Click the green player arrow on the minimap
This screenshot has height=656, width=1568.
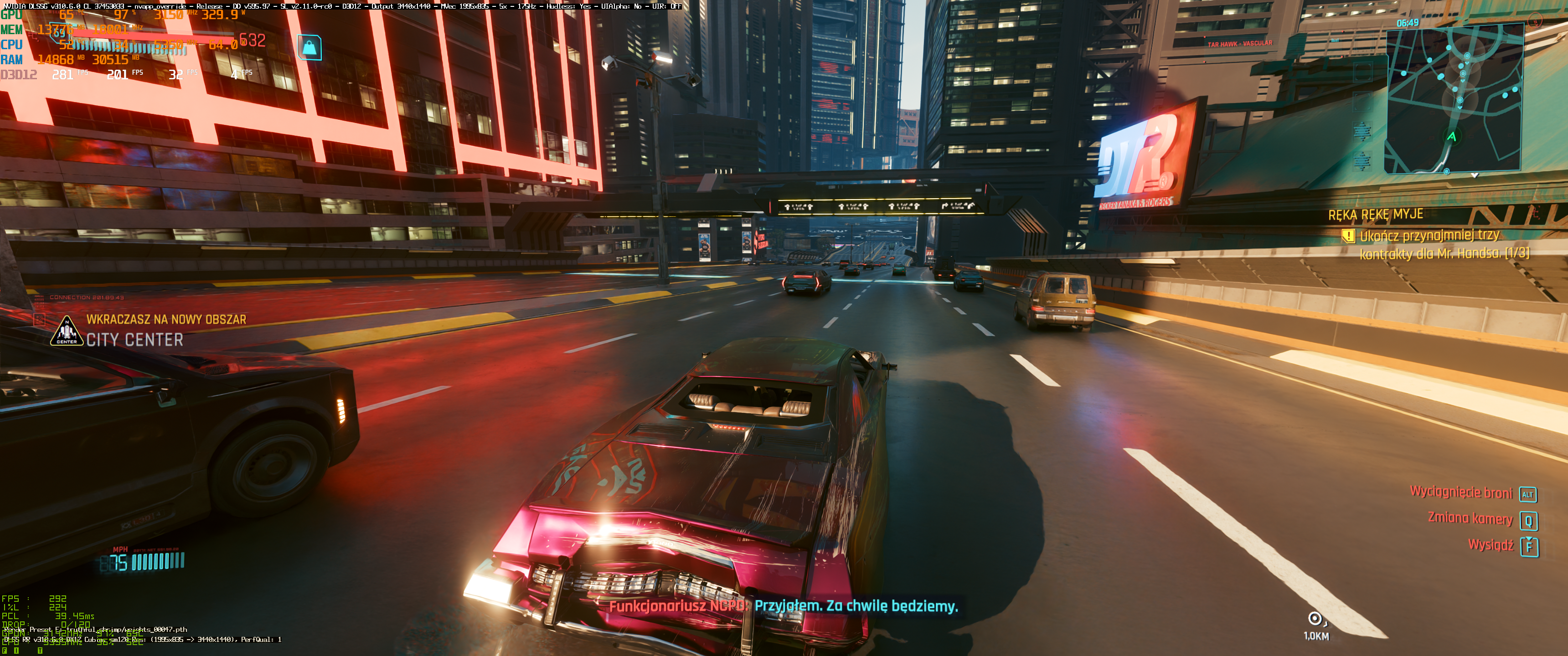[x=1452, y=136]
